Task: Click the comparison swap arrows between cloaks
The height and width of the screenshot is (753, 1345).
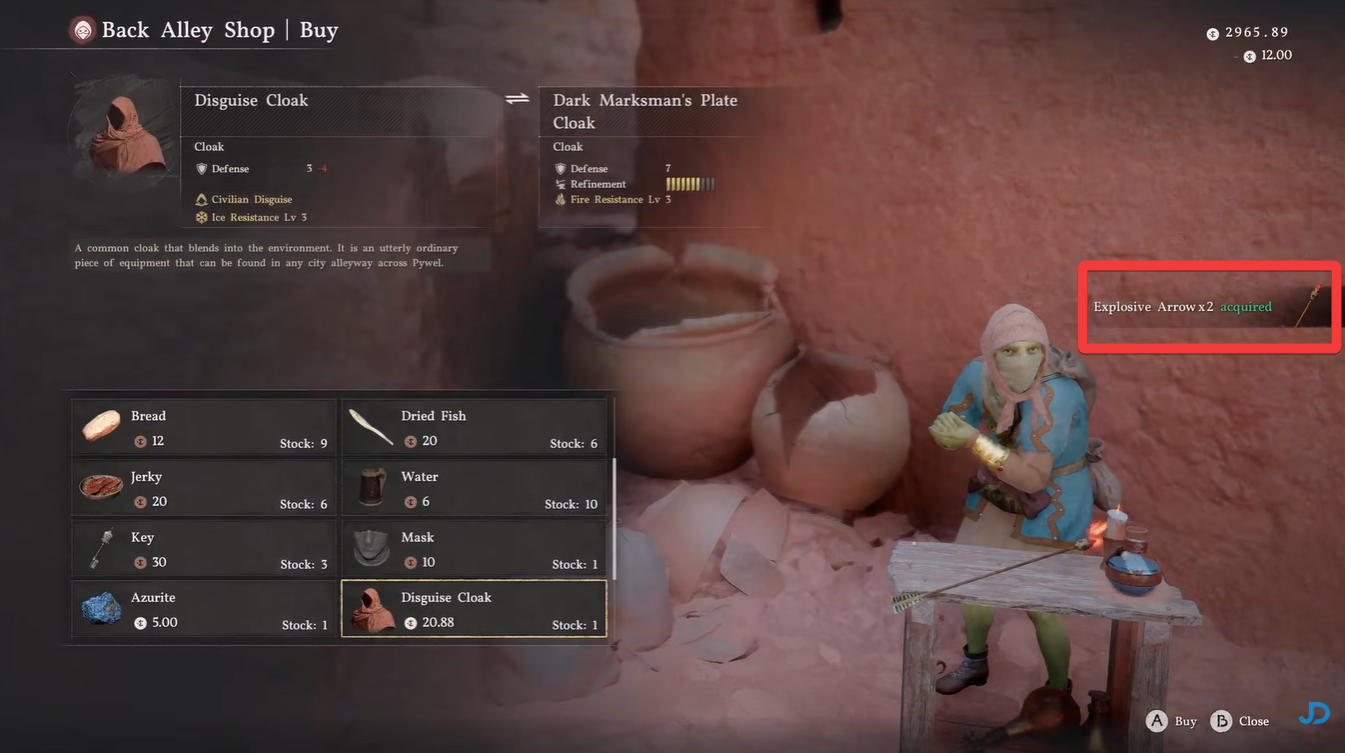Action: pos(516,98)
